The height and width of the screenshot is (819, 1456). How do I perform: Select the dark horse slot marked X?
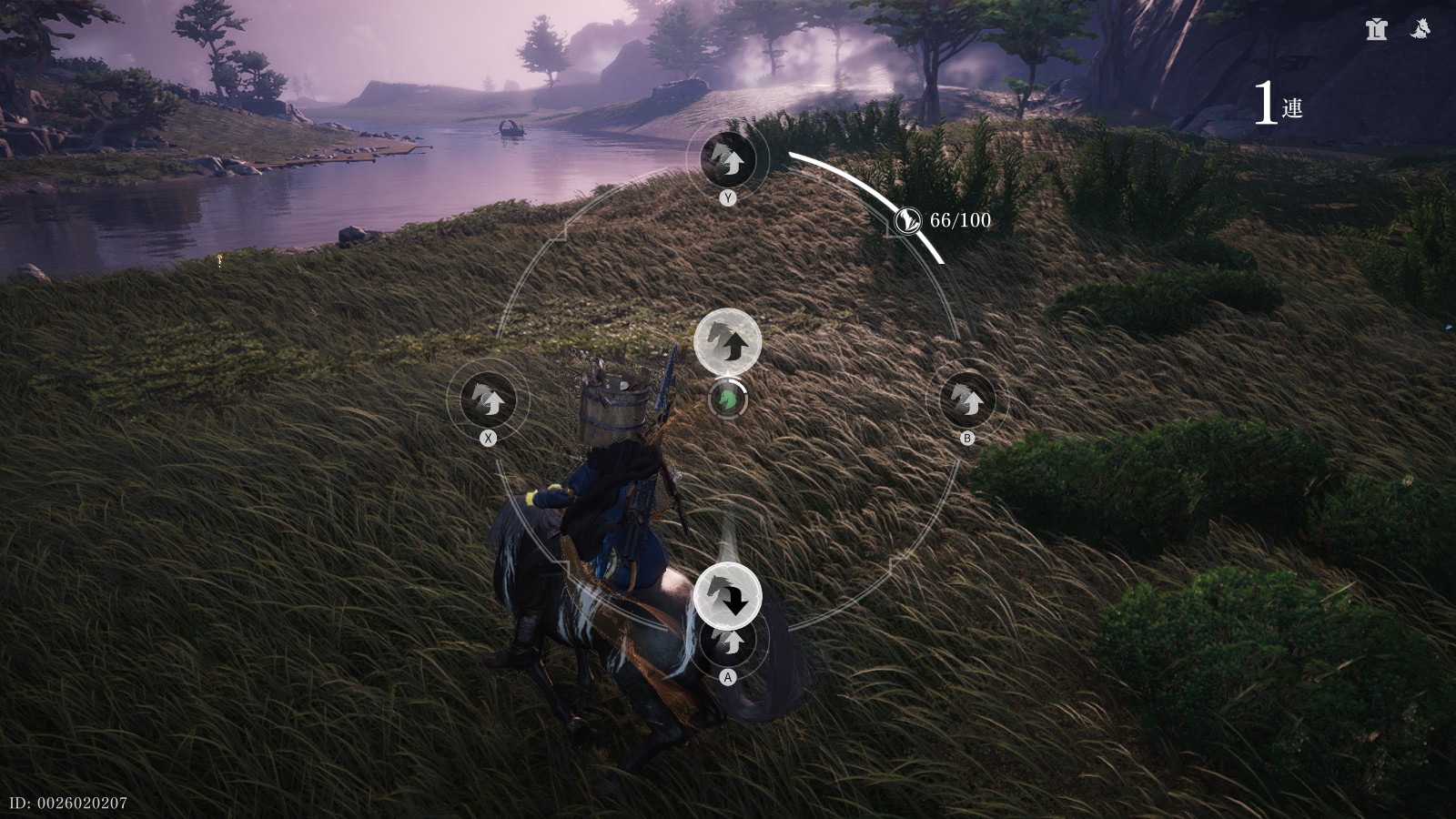coord(489,399)
